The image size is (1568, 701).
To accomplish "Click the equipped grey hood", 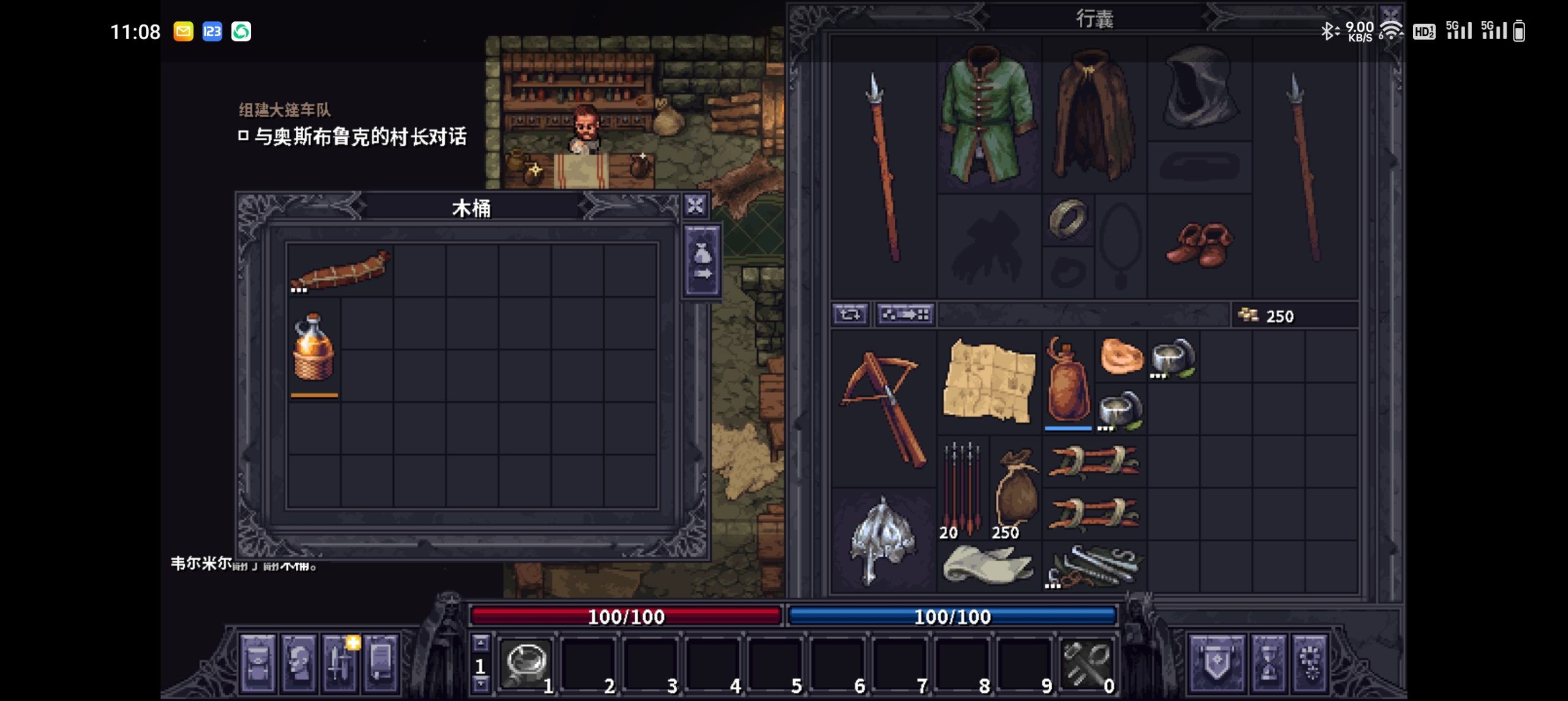I will [1198, 89].
